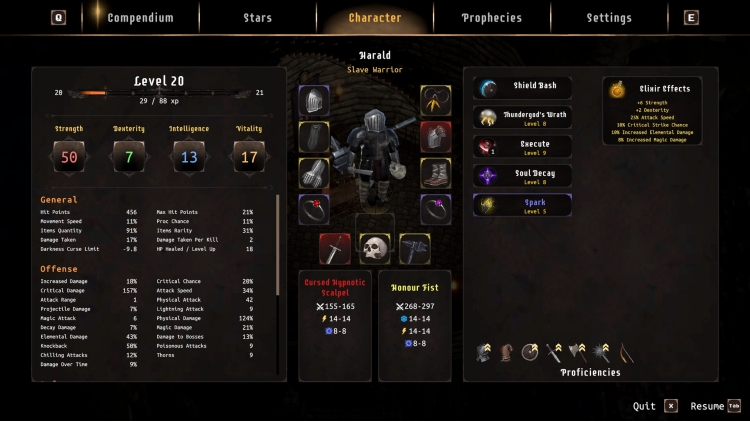Pick the Soul Decay skill
Screen dimensions: 750x422
pyautogui.click(x=522, y=177)
